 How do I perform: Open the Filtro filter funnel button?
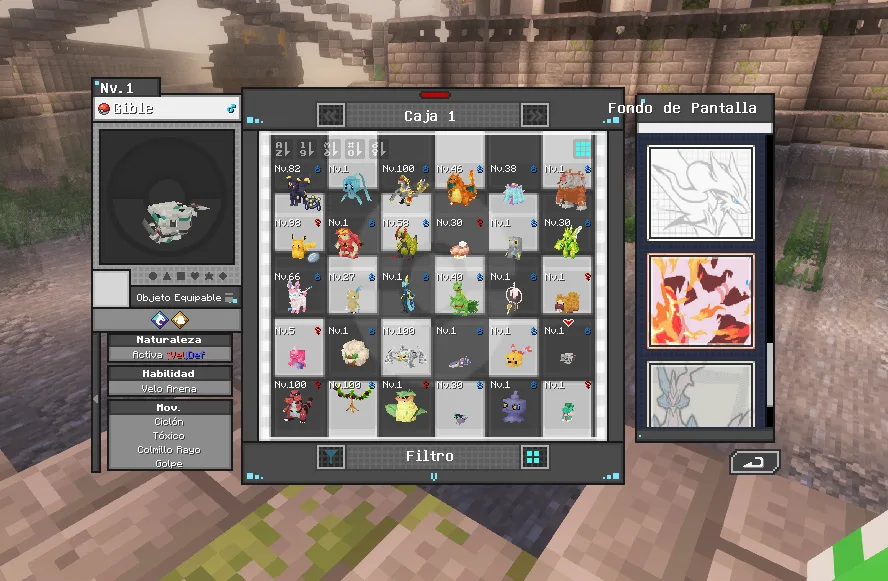coord(330,457)
